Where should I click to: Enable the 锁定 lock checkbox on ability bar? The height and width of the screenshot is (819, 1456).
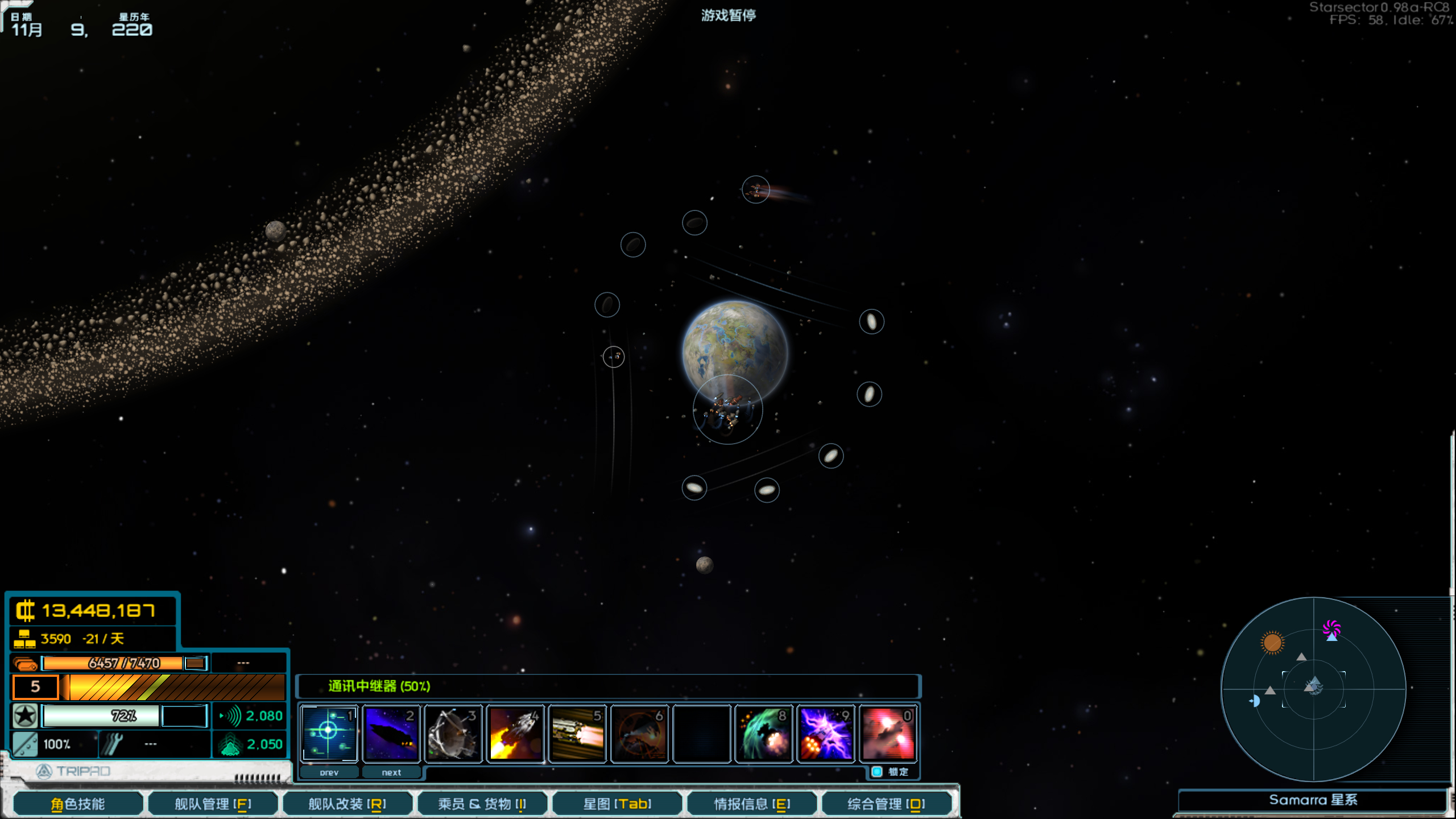875,772
